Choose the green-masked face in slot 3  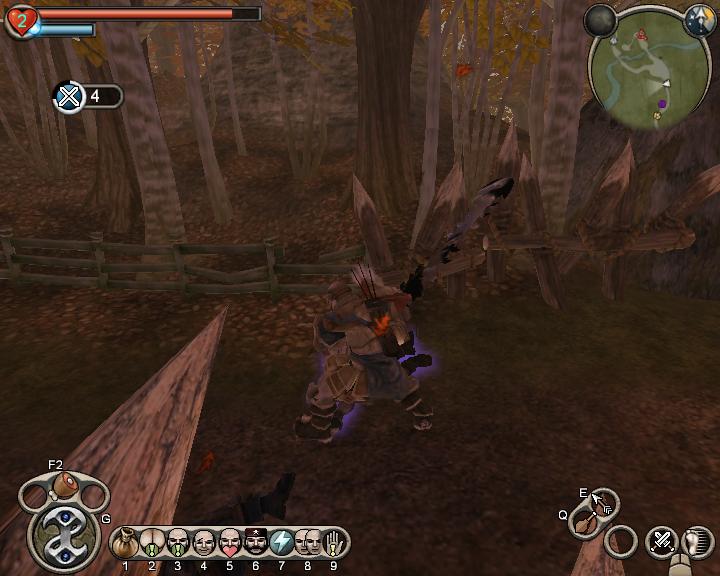[178, 544]
